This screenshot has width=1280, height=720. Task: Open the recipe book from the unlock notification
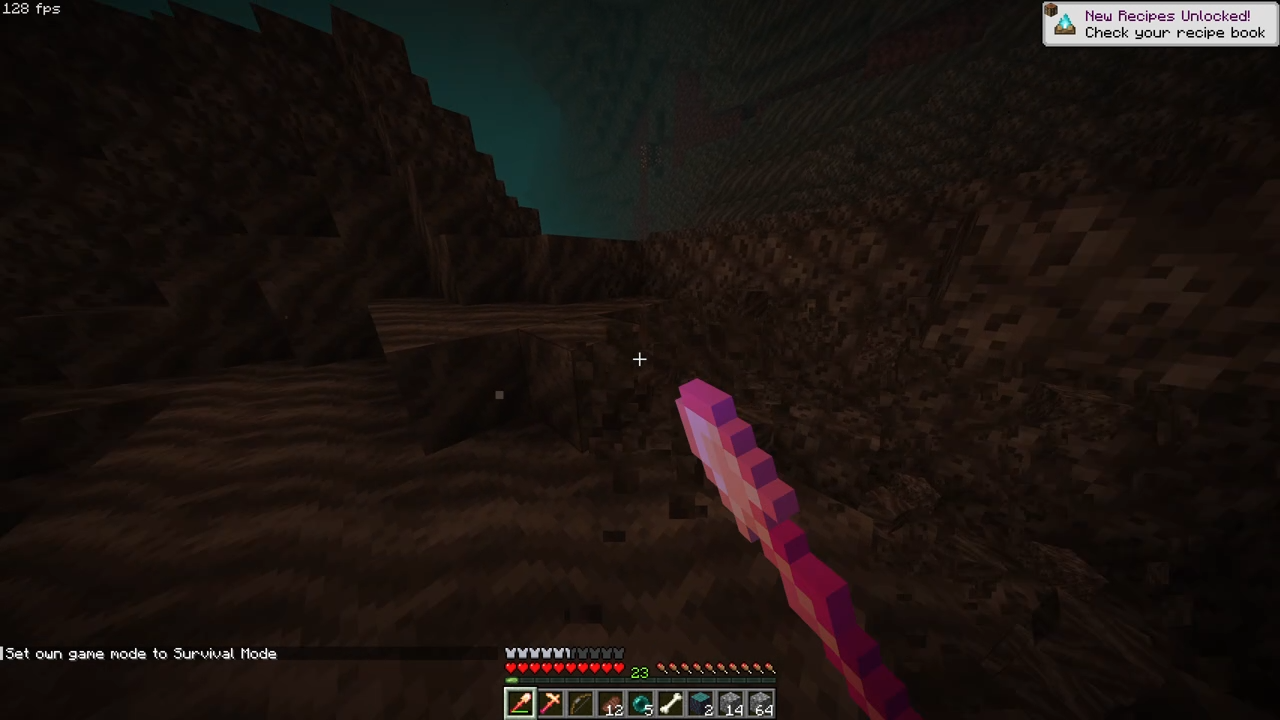click(x=1174, y=32)
